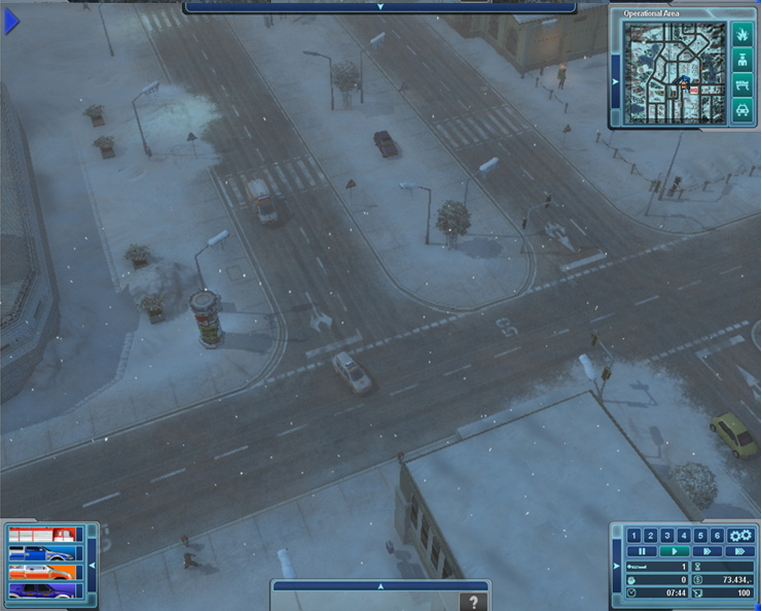
Task: Select group number 3
Action: coord(667,536)
